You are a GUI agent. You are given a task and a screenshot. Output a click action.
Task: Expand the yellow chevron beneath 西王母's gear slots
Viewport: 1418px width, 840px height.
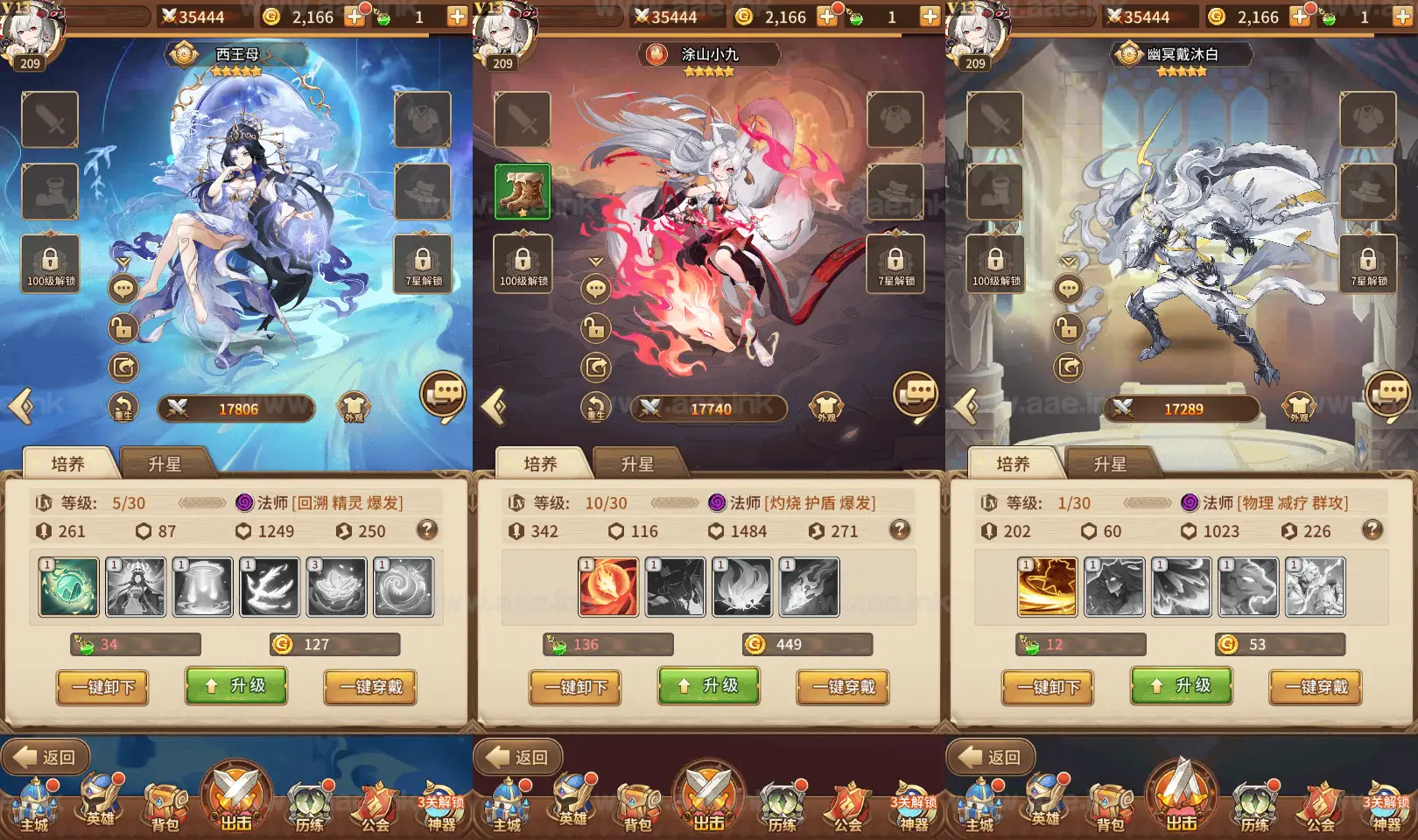(x=123, y=261)
